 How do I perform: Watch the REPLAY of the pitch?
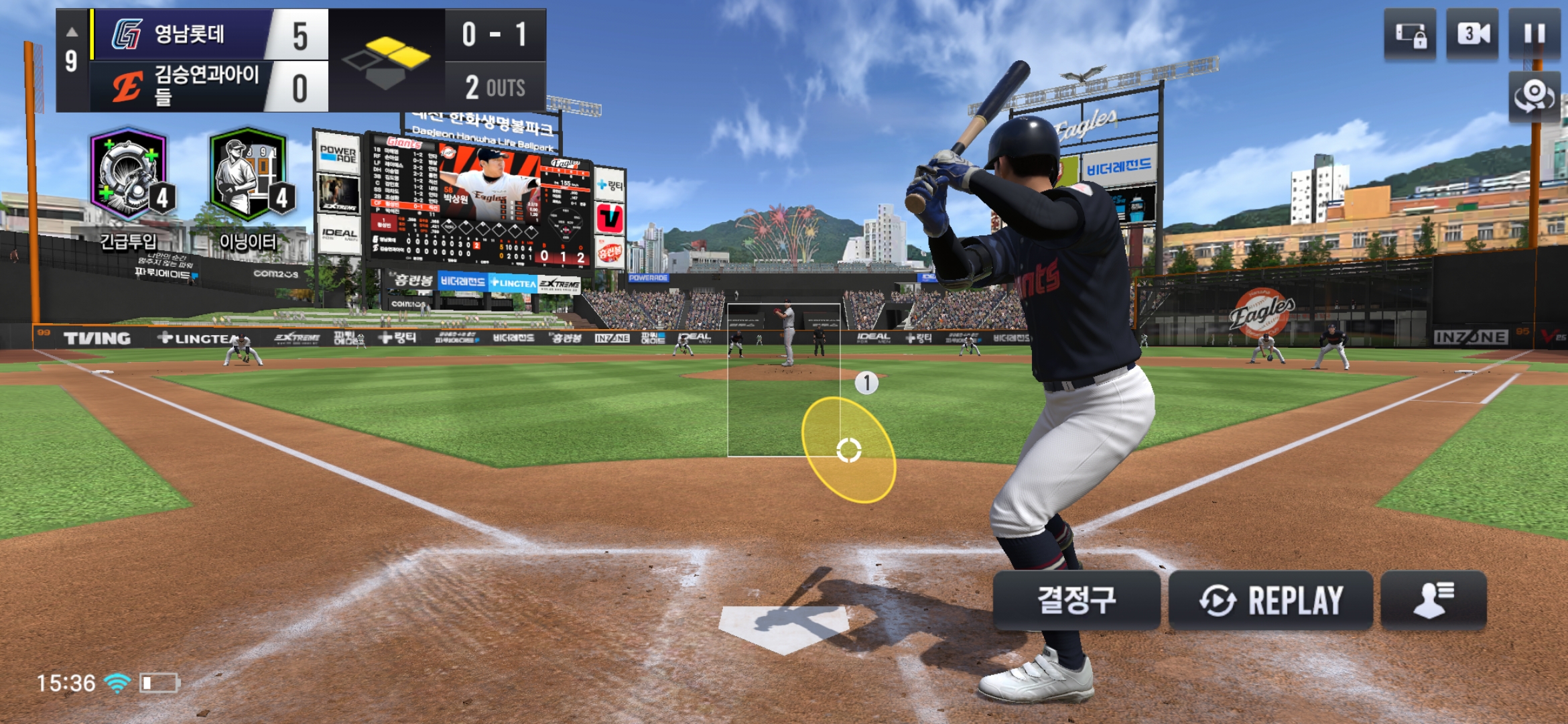[x=1270, y=600]
